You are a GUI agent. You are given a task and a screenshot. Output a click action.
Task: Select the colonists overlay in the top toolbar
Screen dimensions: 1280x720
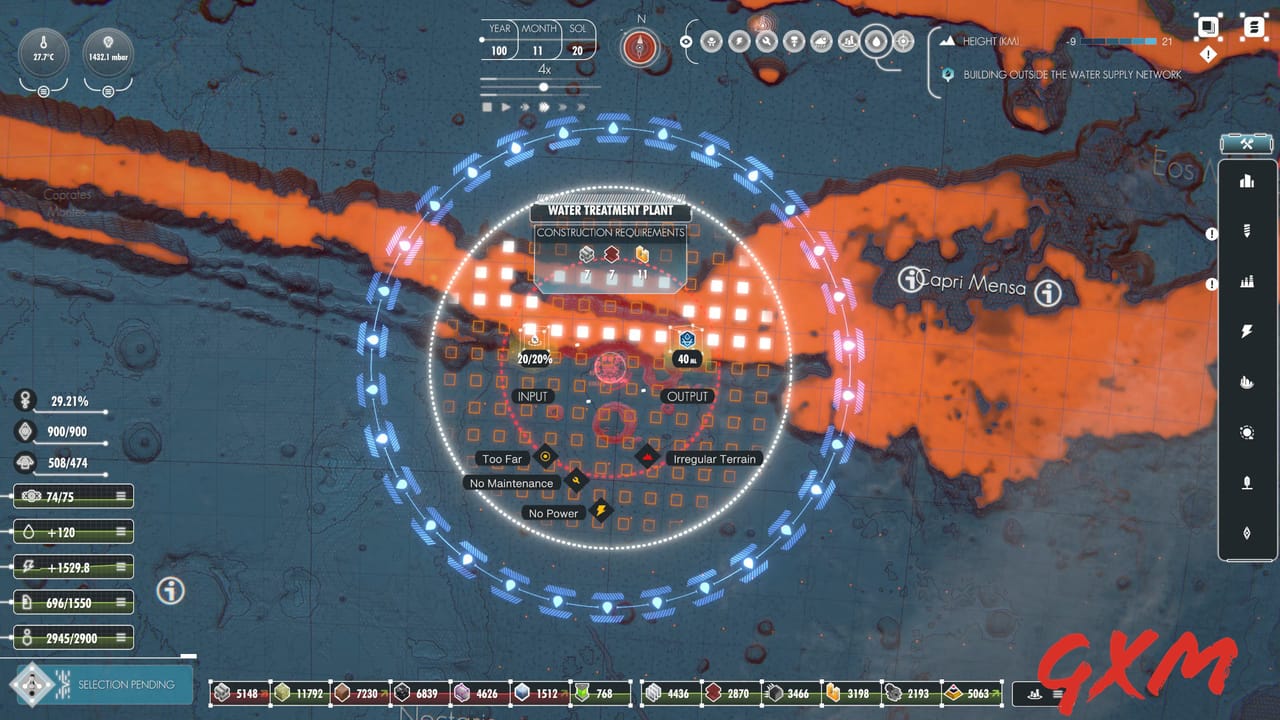(712, 41)
